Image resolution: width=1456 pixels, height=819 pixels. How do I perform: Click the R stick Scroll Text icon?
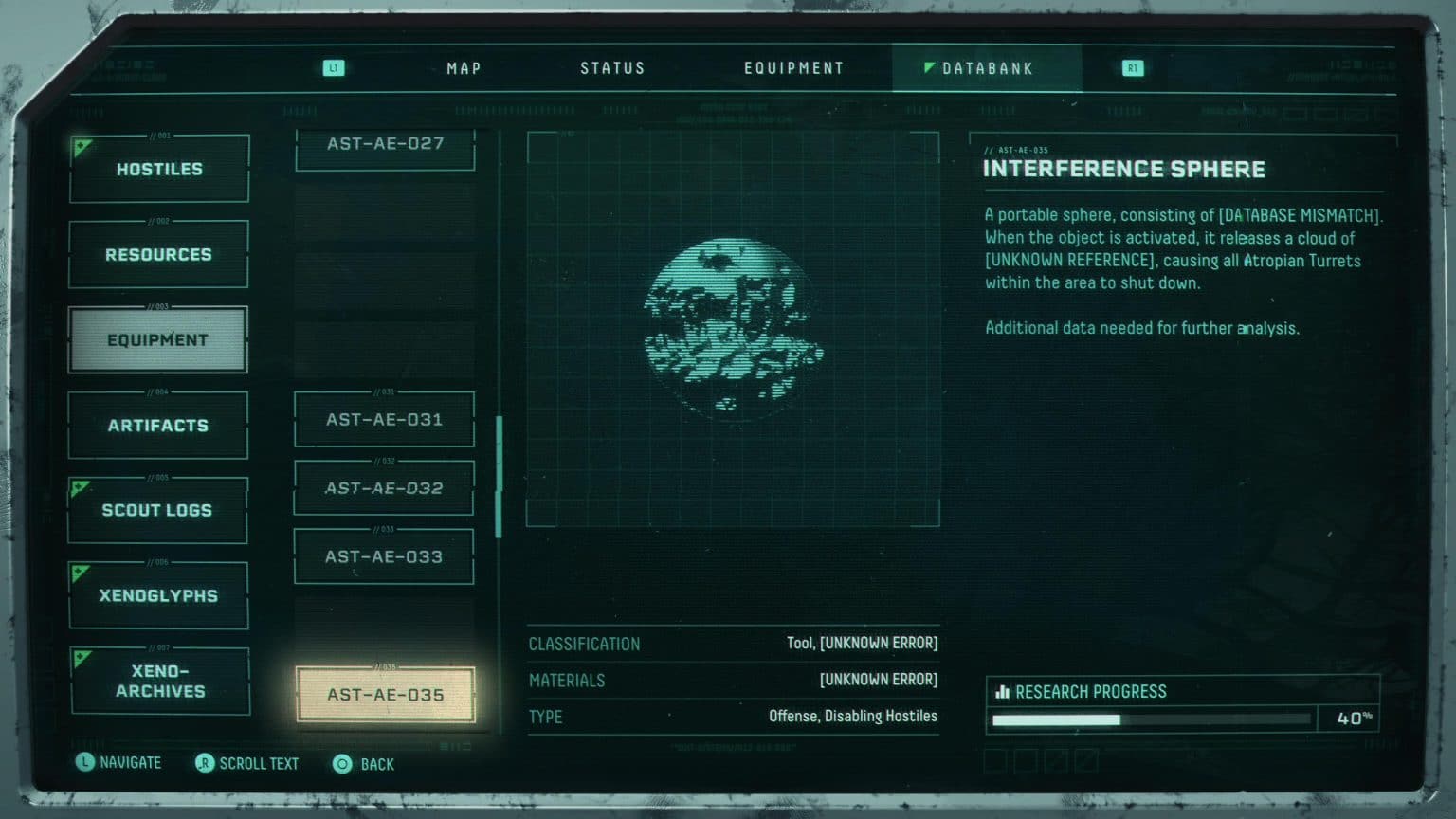click(204, 763)
